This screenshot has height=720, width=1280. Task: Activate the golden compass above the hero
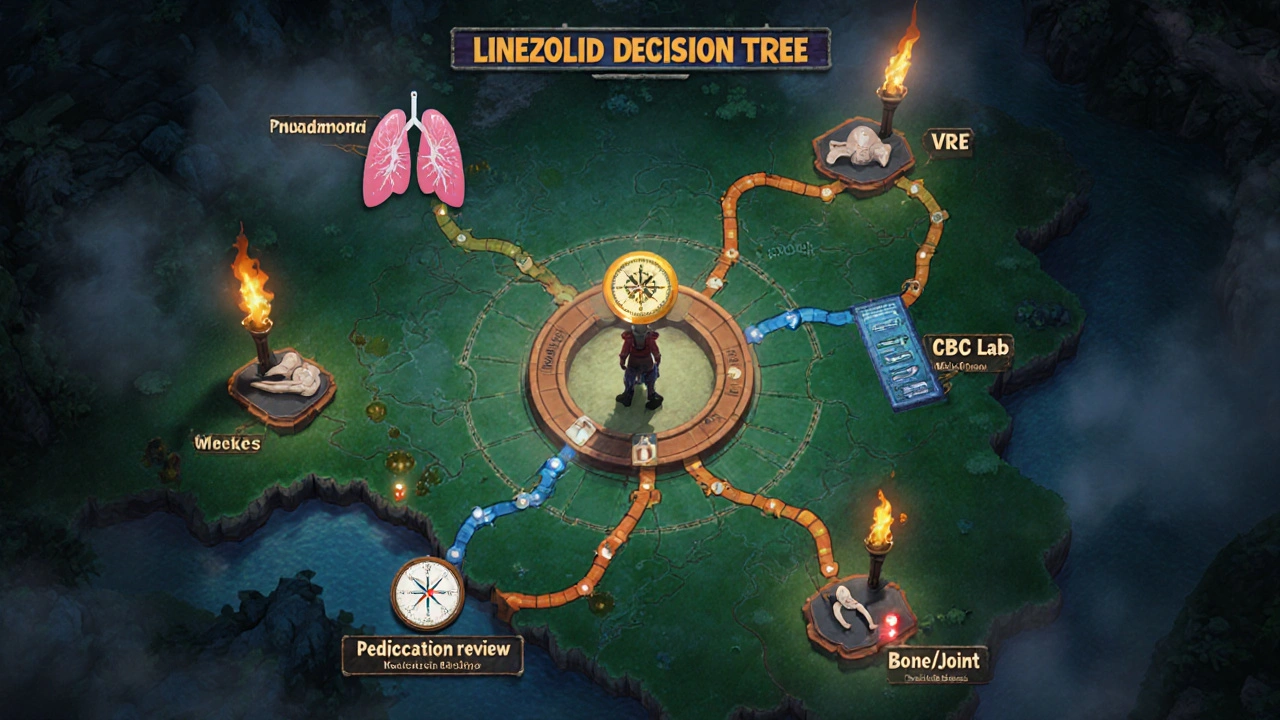pyautogui.click(x=641, y=285)
